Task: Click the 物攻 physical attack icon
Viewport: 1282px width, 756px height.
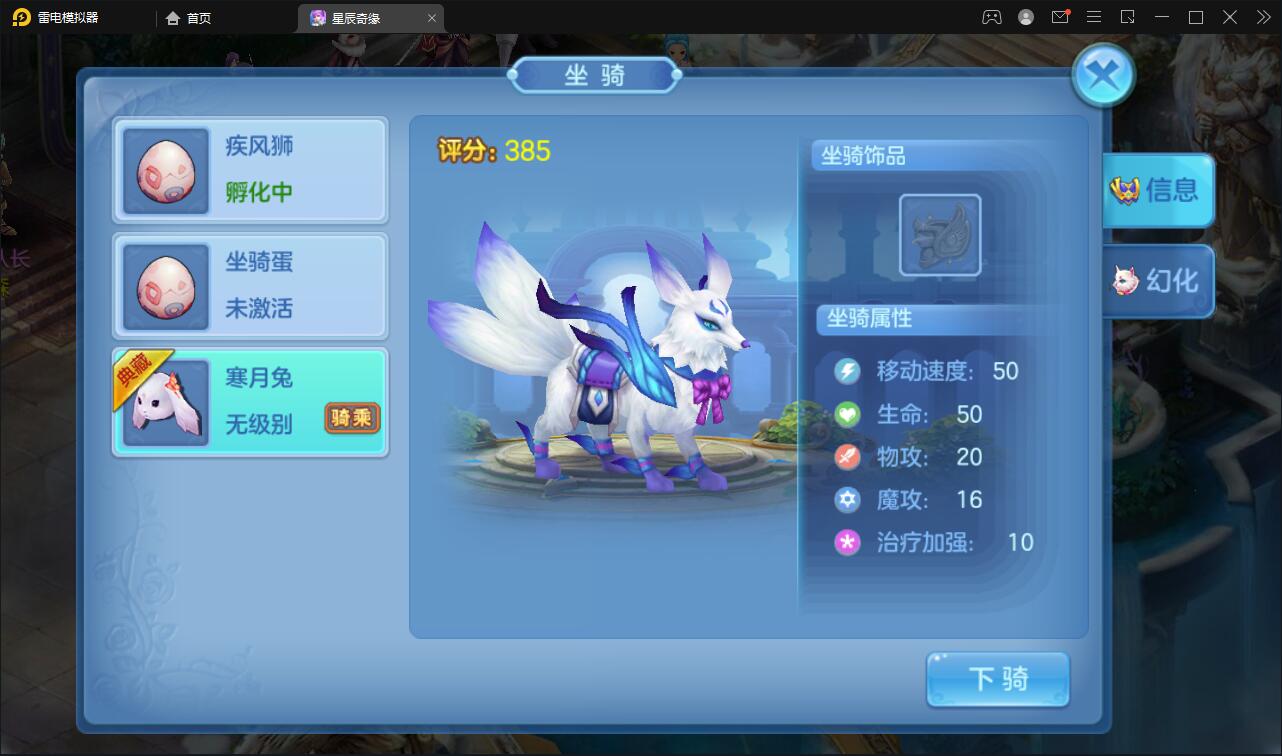Action: coord(847,457)
